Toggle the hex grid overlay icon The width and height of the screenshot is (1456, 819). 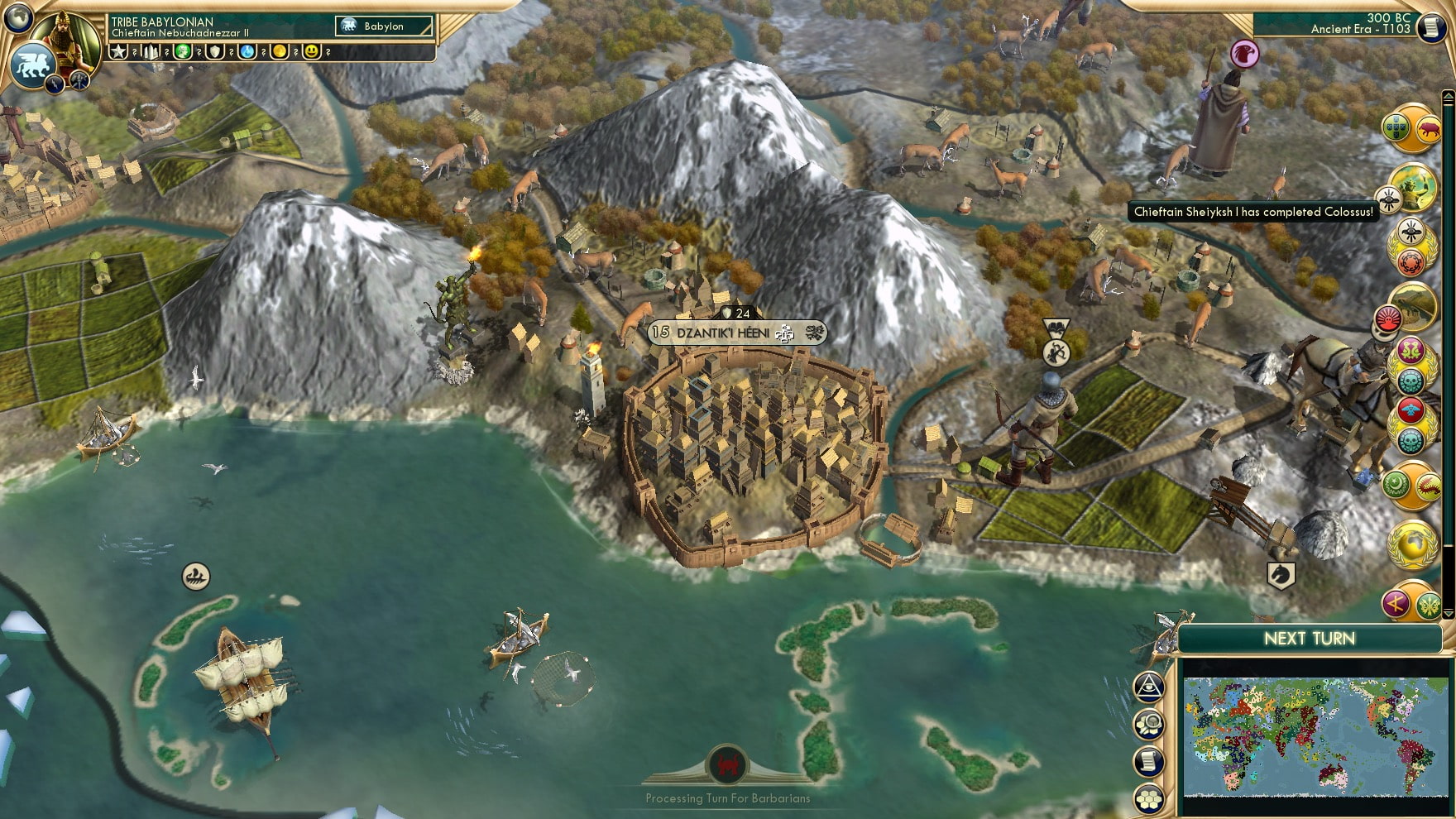(1148, 797)
